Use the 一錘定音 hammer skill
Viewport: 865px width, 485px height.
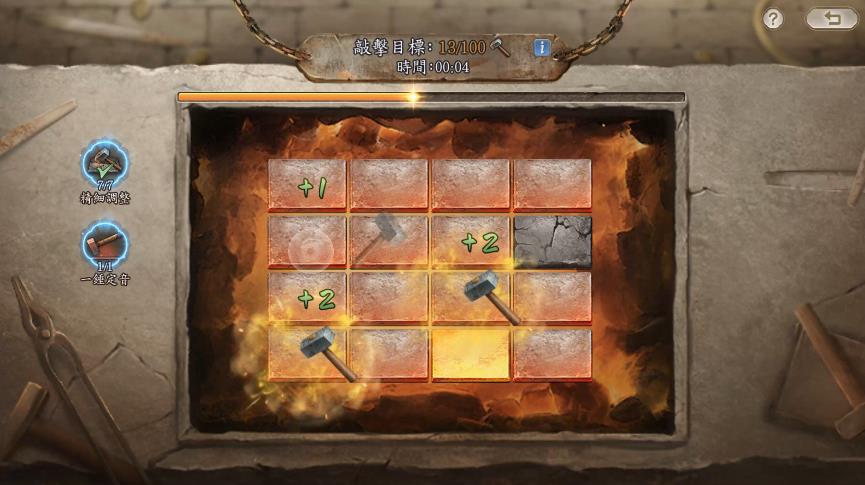point(105,245)
